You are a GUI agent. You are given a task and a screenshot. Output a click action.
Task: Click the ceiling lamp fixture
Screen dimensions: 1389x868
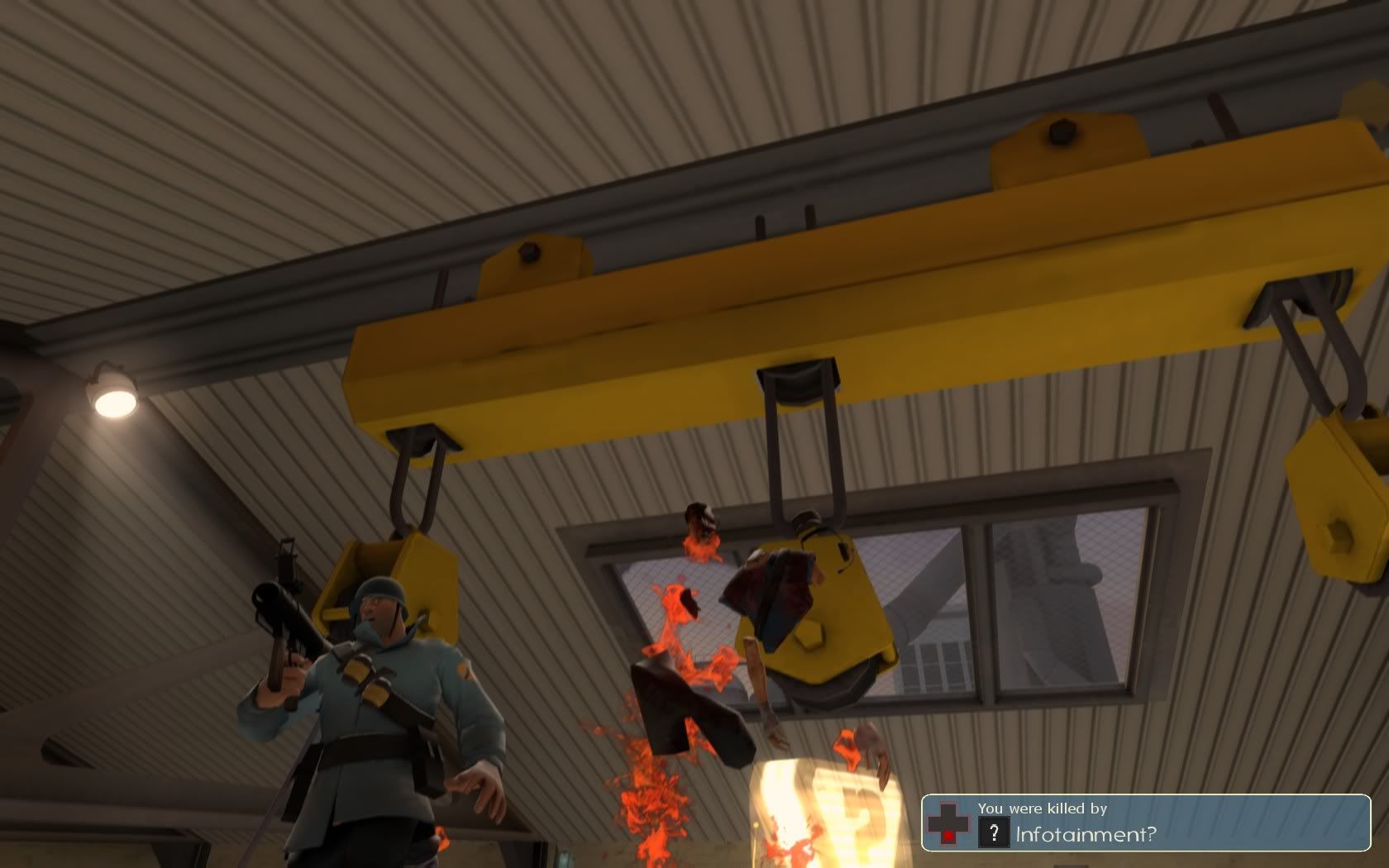116,397
